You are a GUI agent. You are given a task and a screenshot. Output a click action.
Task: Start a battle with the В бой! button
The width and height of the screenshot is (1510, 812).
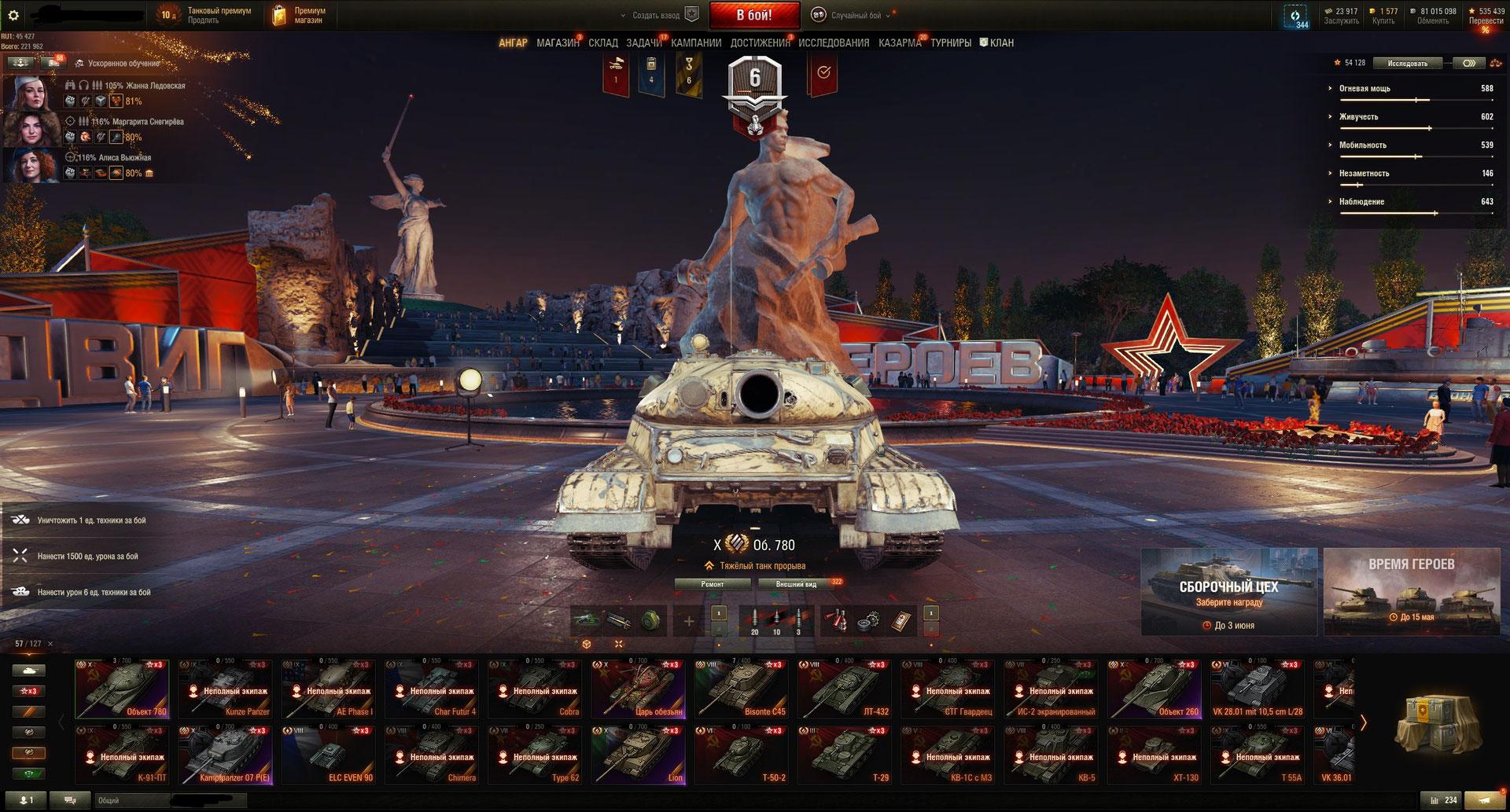point(754,15)
